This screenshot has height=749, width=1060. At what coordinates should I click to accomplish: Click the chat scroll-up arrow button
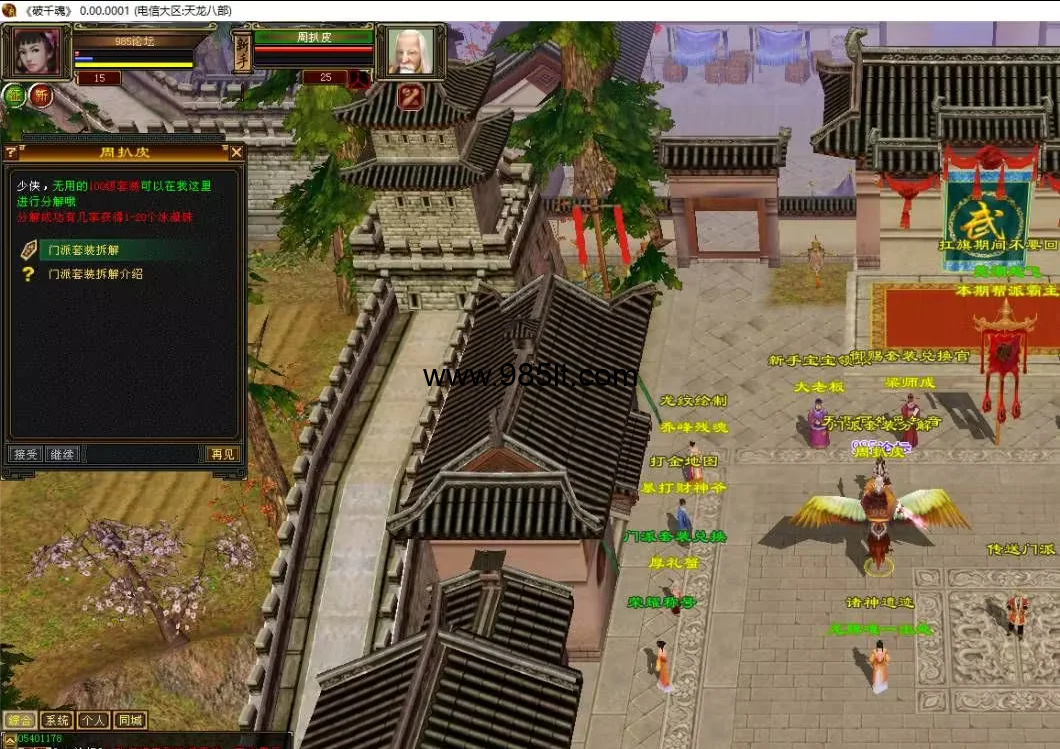[x=8, y=738]
